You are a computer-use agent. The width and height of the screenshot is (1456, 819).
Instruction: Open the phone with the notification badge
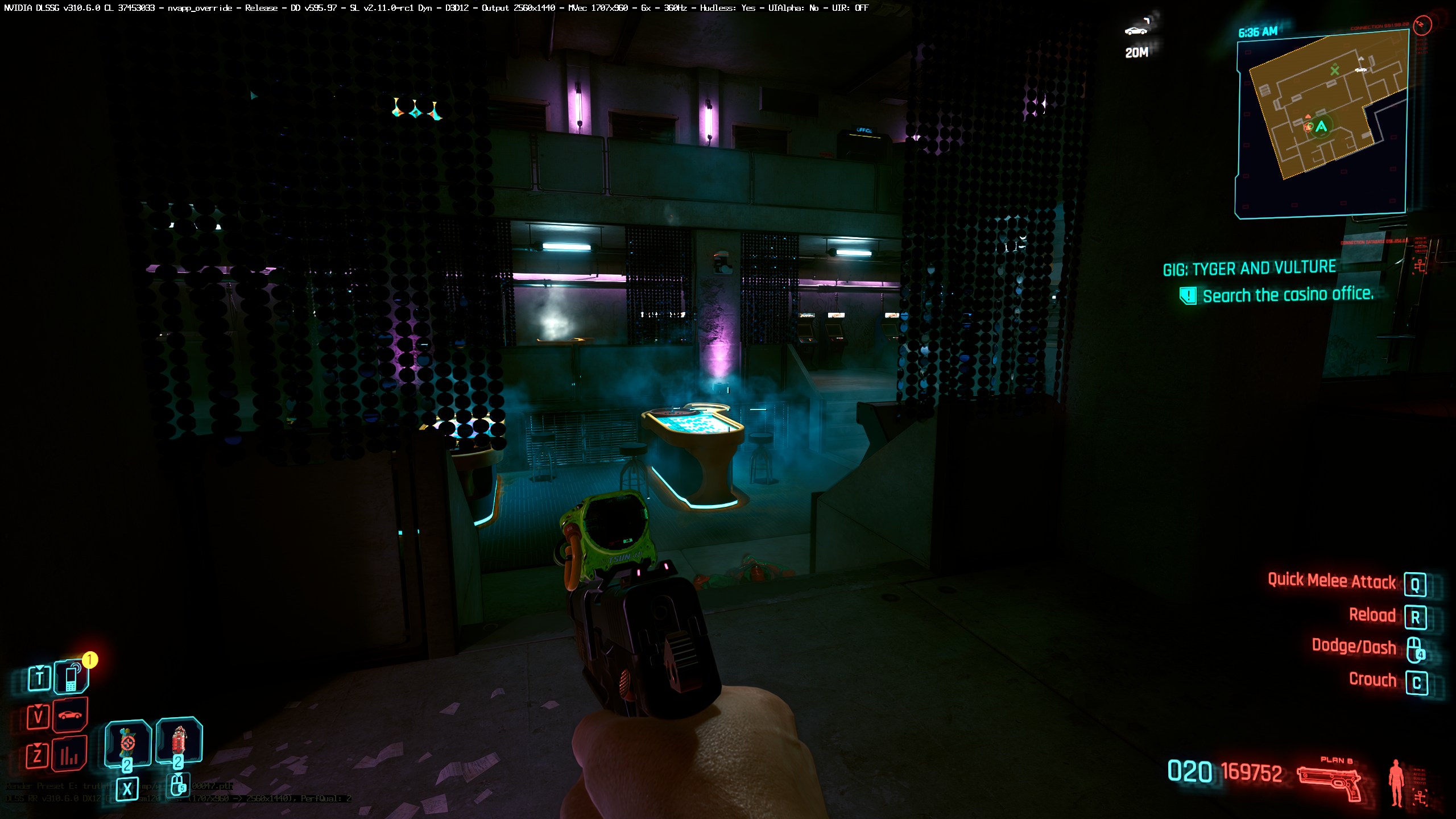[71, 677]
